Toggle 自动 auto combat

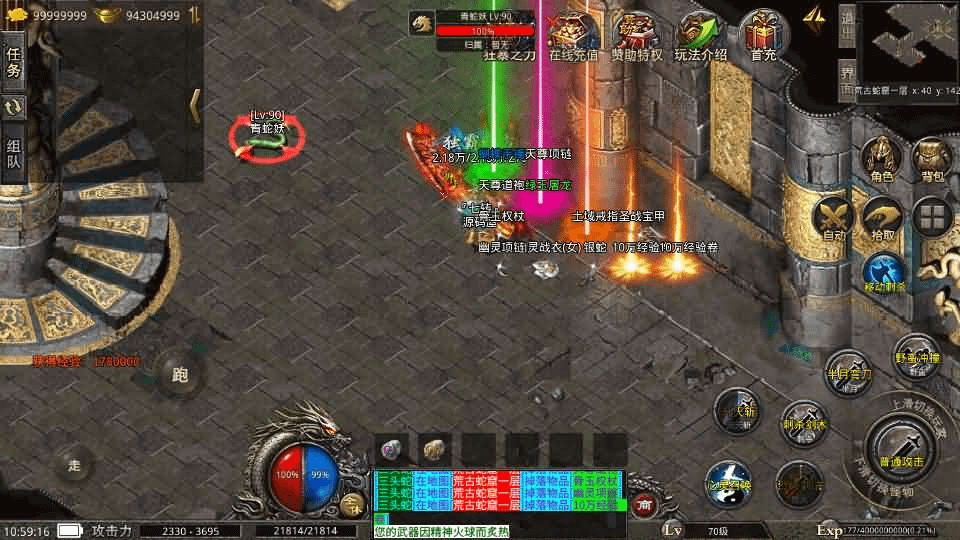pyautogui.click(x=833, y=216)
